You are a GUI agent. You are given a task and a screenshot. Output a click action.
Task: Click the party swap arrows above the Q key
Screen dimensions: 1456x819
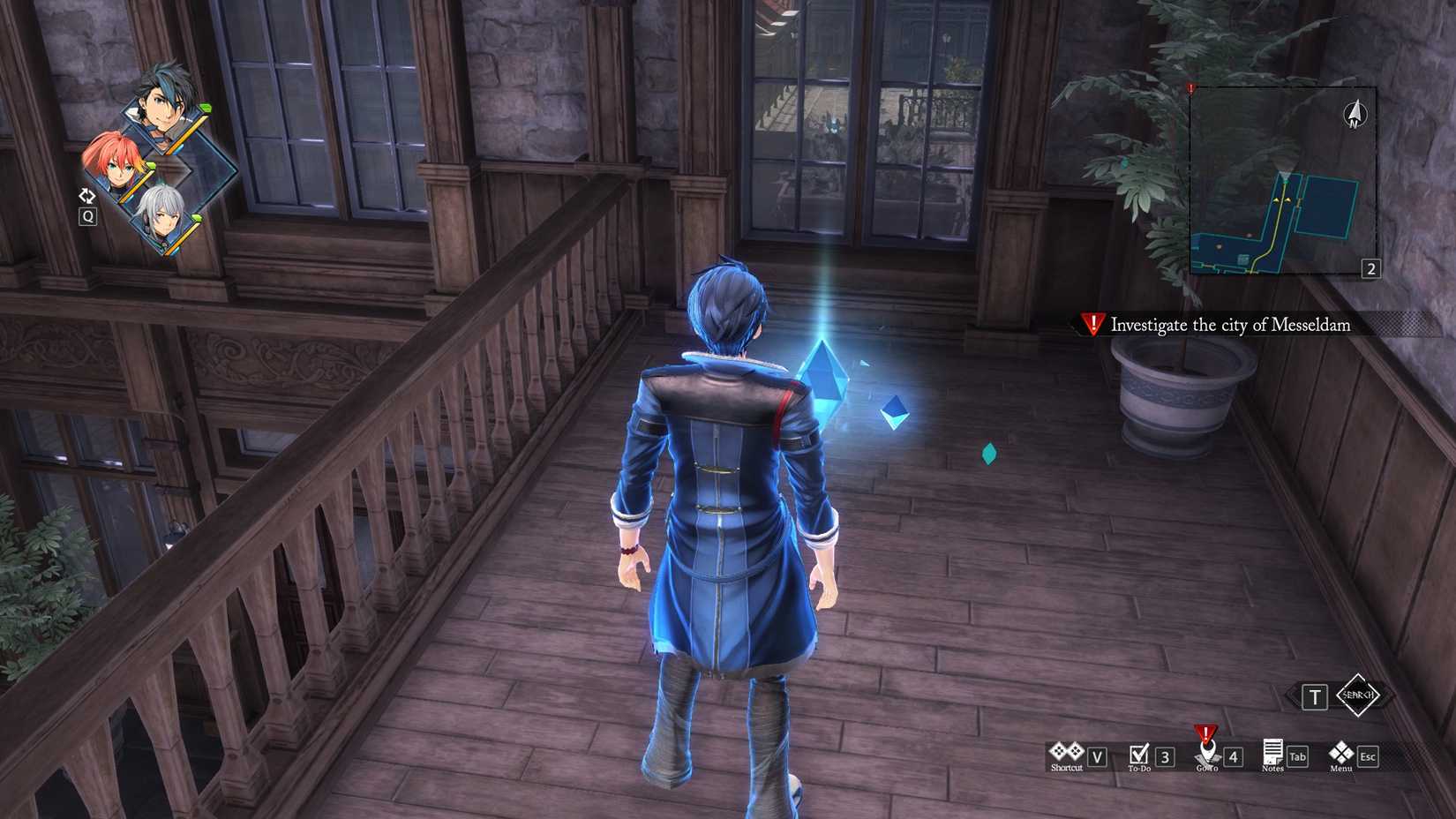(88, 195)
